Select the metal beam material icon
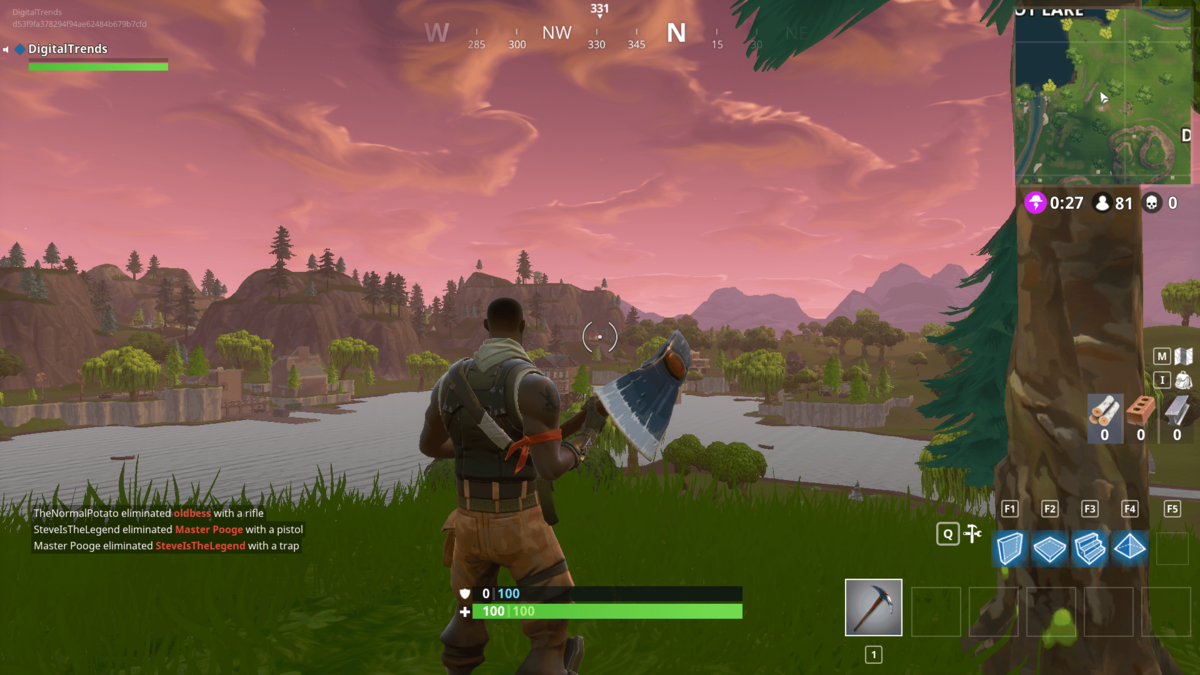1200x675 pixels. [1176, 411]
